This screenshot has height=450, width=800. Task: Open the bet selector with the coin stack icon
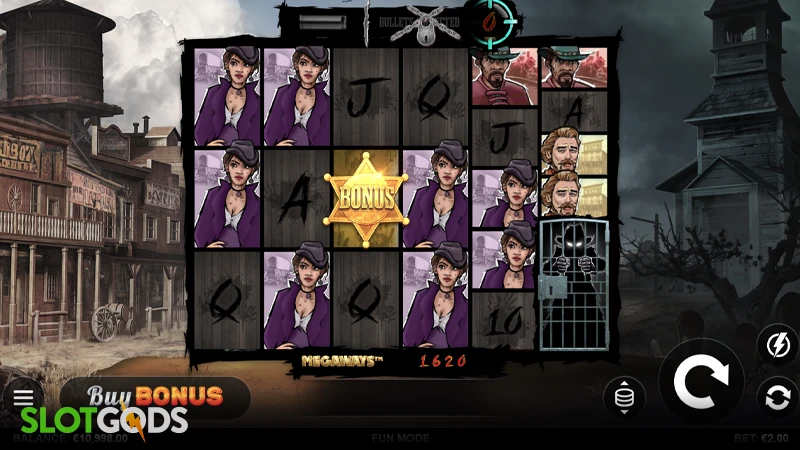tap(624, 397)
